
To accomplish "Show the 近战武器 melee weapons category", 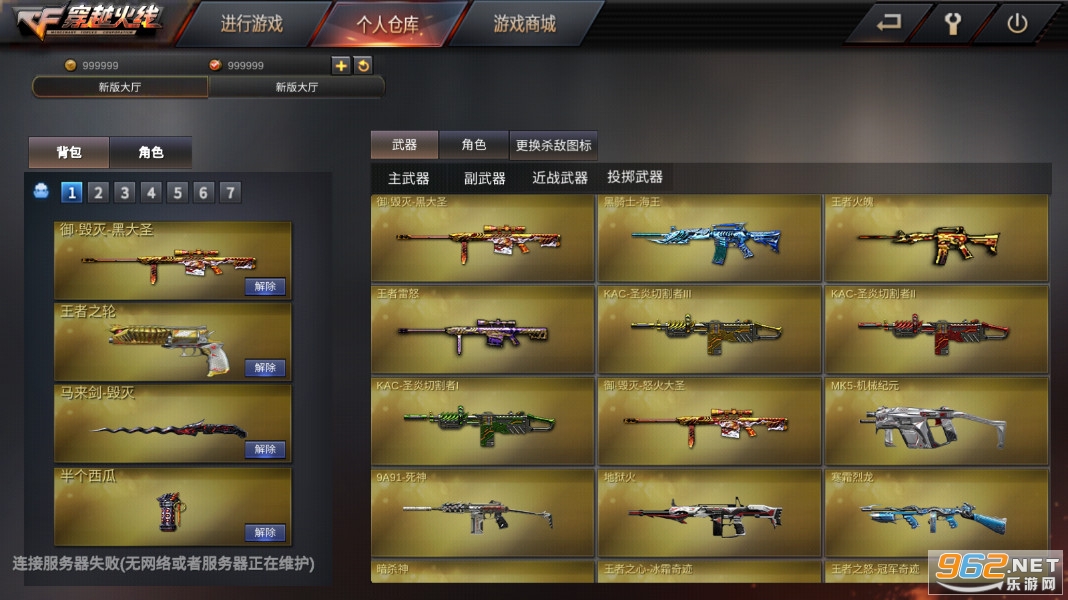I will pos(560,178).
